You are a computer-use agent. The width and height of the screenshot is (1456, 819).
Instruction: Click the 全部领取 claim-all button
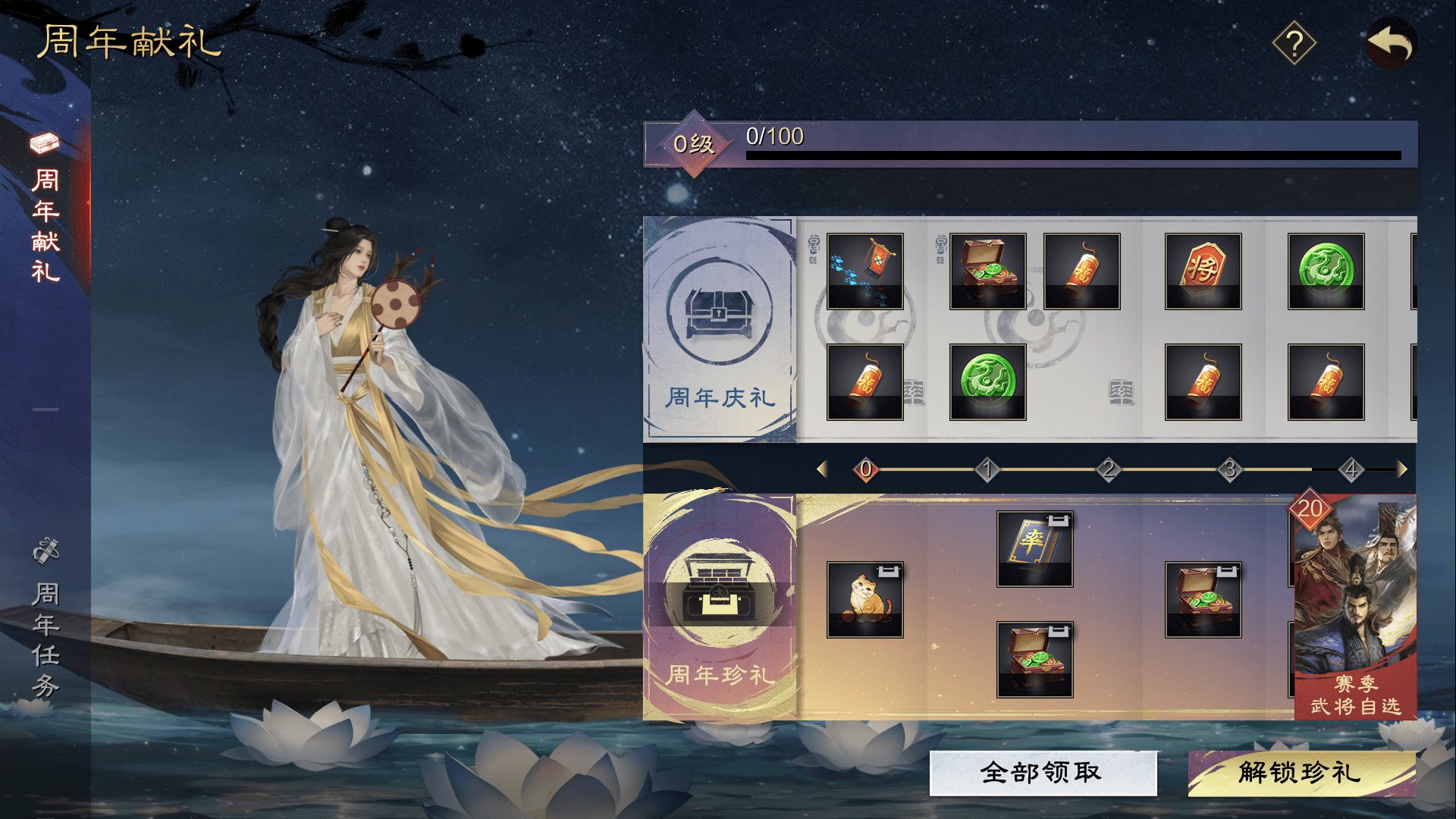1043,773
